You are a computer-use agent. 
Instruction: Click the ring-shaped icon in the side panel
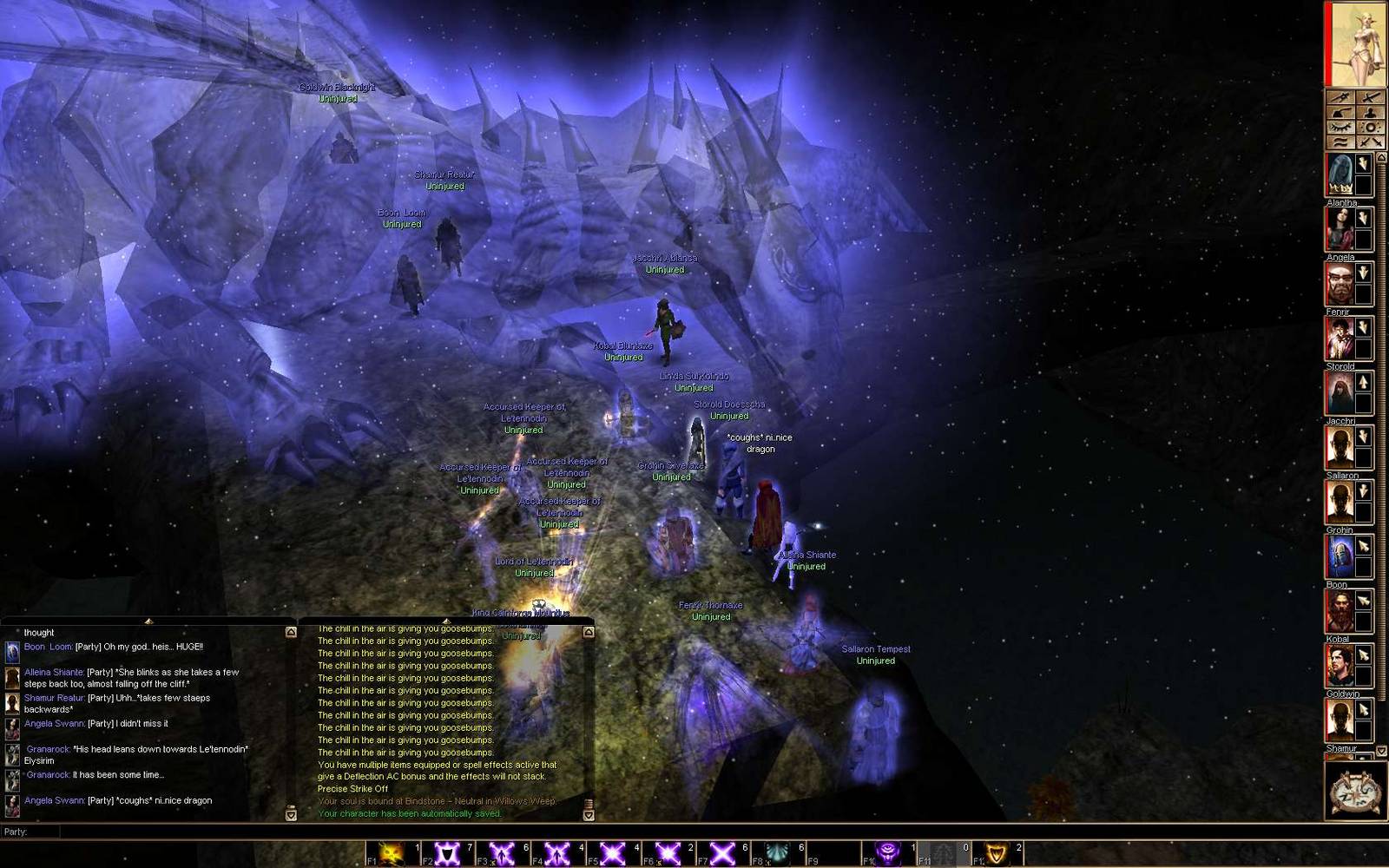pyautogui.click(x=1370, y=127)
